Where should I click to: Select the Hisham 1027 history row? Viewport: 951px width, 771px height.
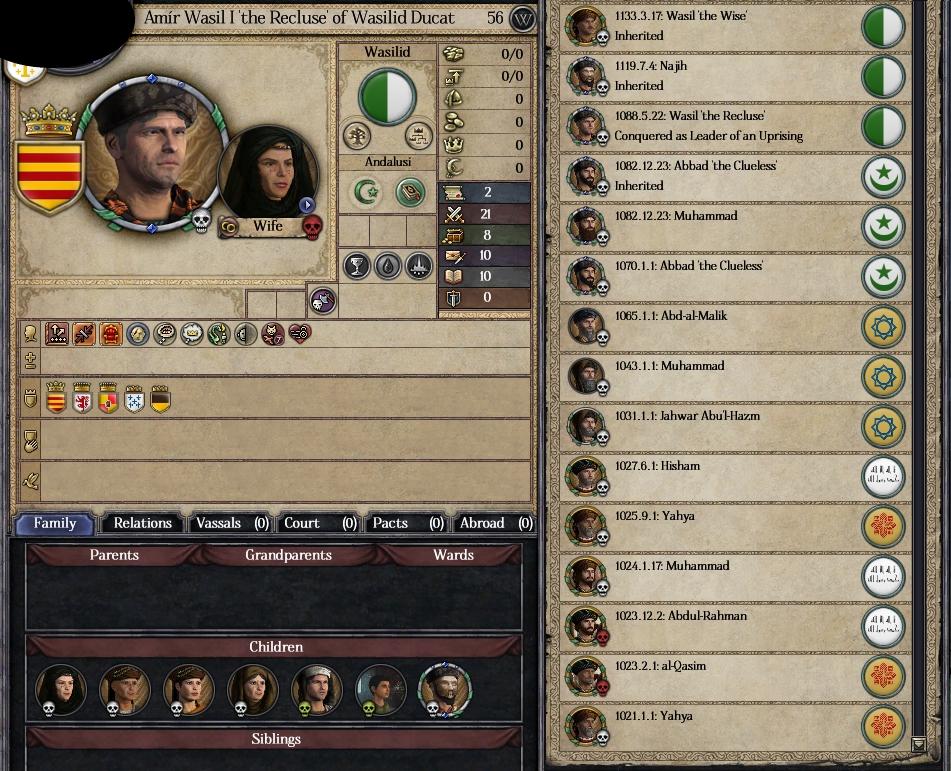[x=710, y=476]
